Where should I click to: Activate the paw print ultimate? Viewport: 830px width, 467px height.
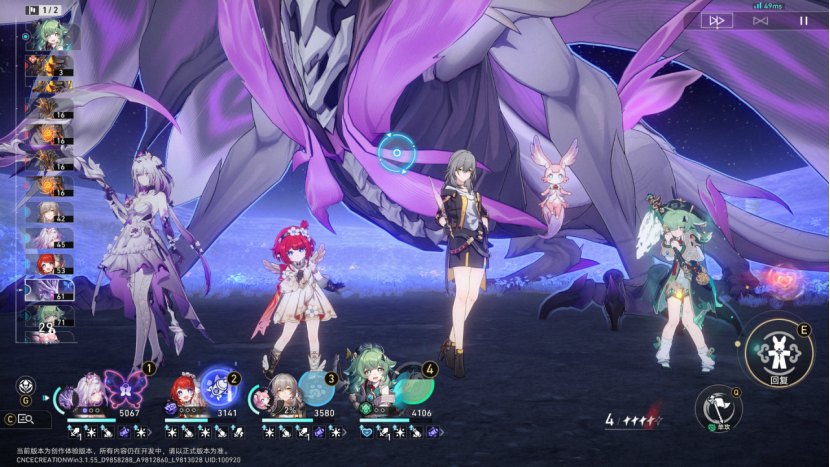click(x=316, y=388)
